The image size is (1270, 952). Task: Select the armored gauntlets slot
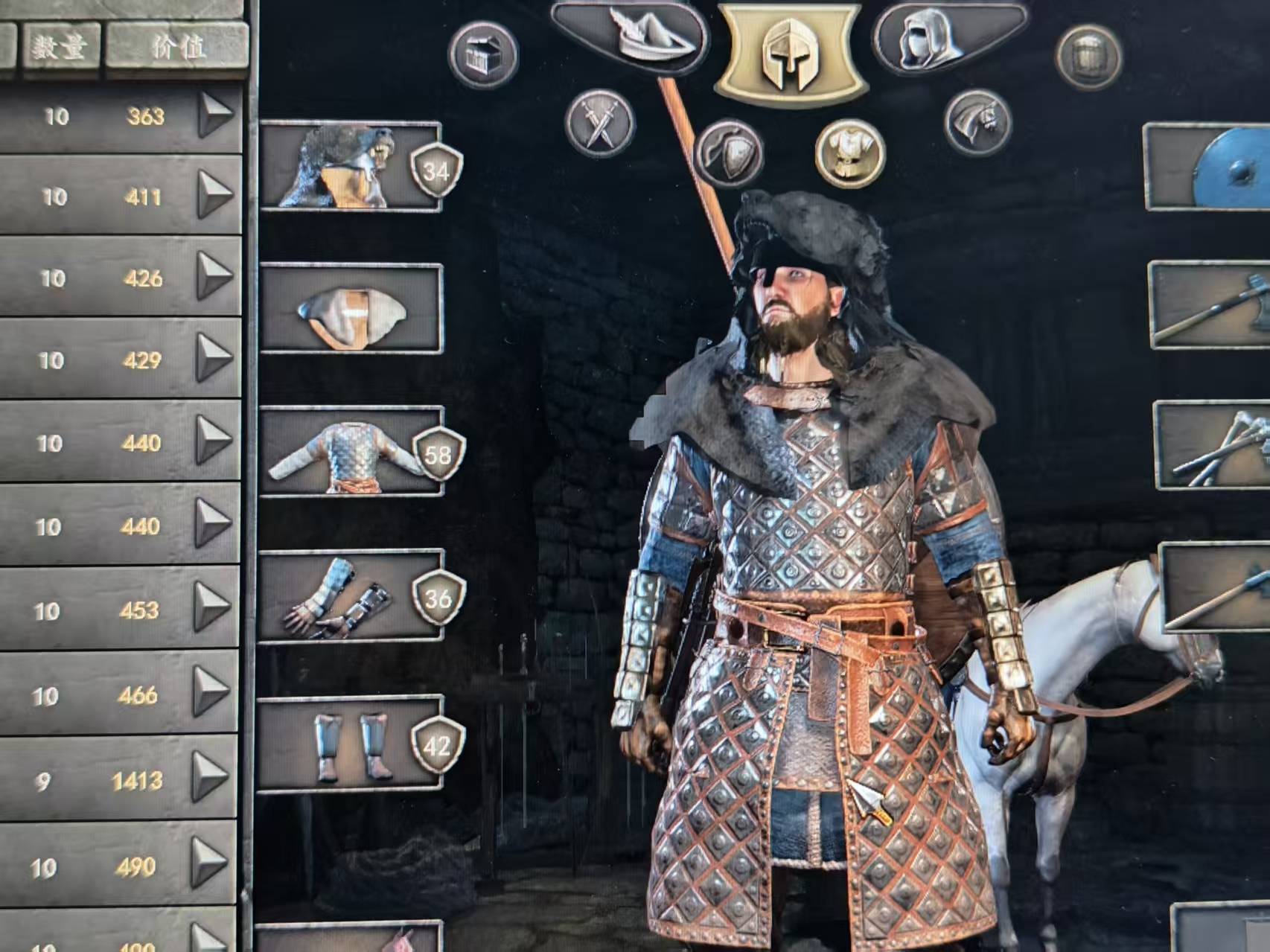tap(350, 597)
